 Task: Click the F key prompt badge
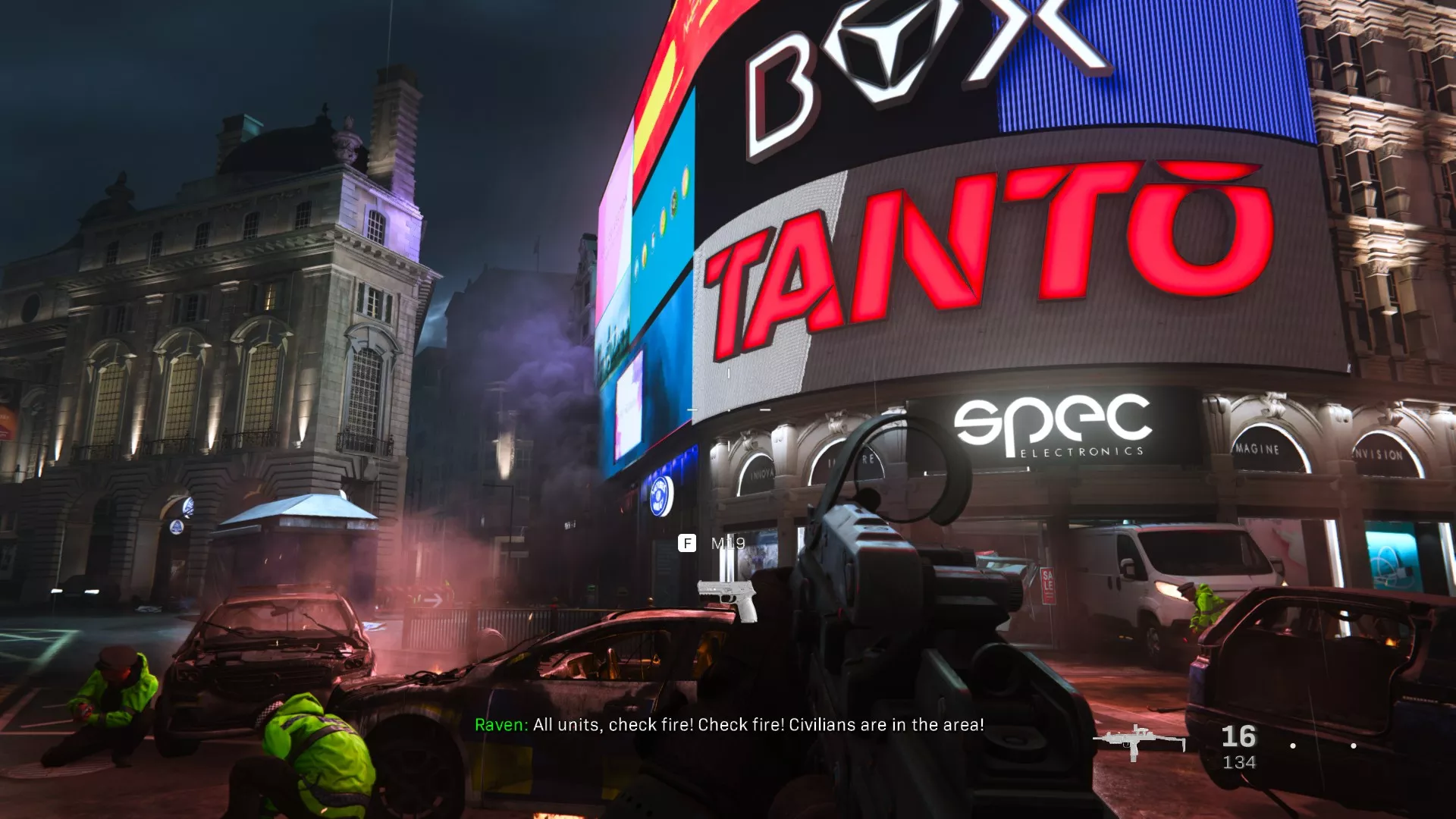pos(686,543)
